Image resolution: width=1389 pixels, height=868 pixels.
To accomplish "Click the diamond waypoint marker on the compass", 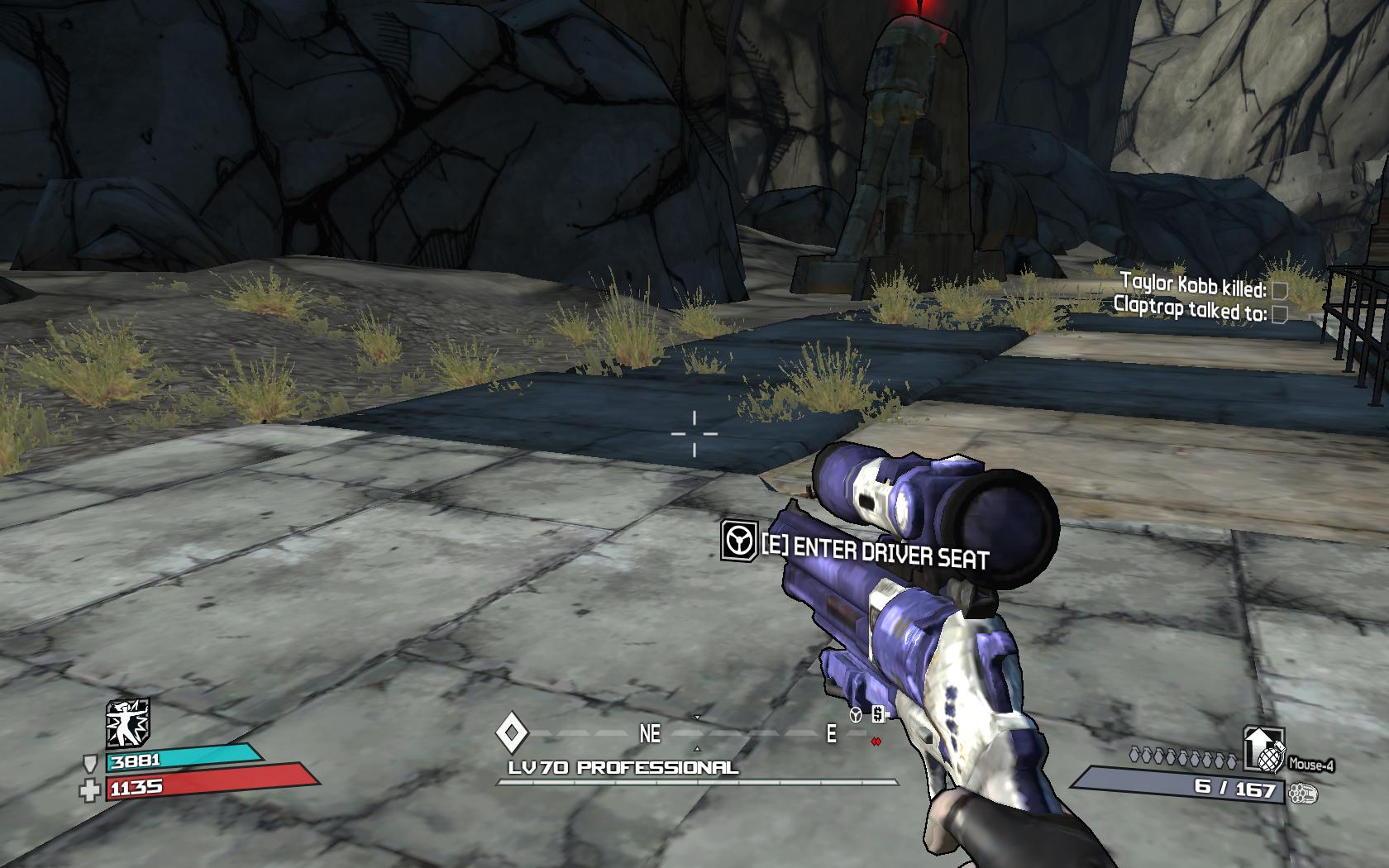I will [x=512, y=732].
